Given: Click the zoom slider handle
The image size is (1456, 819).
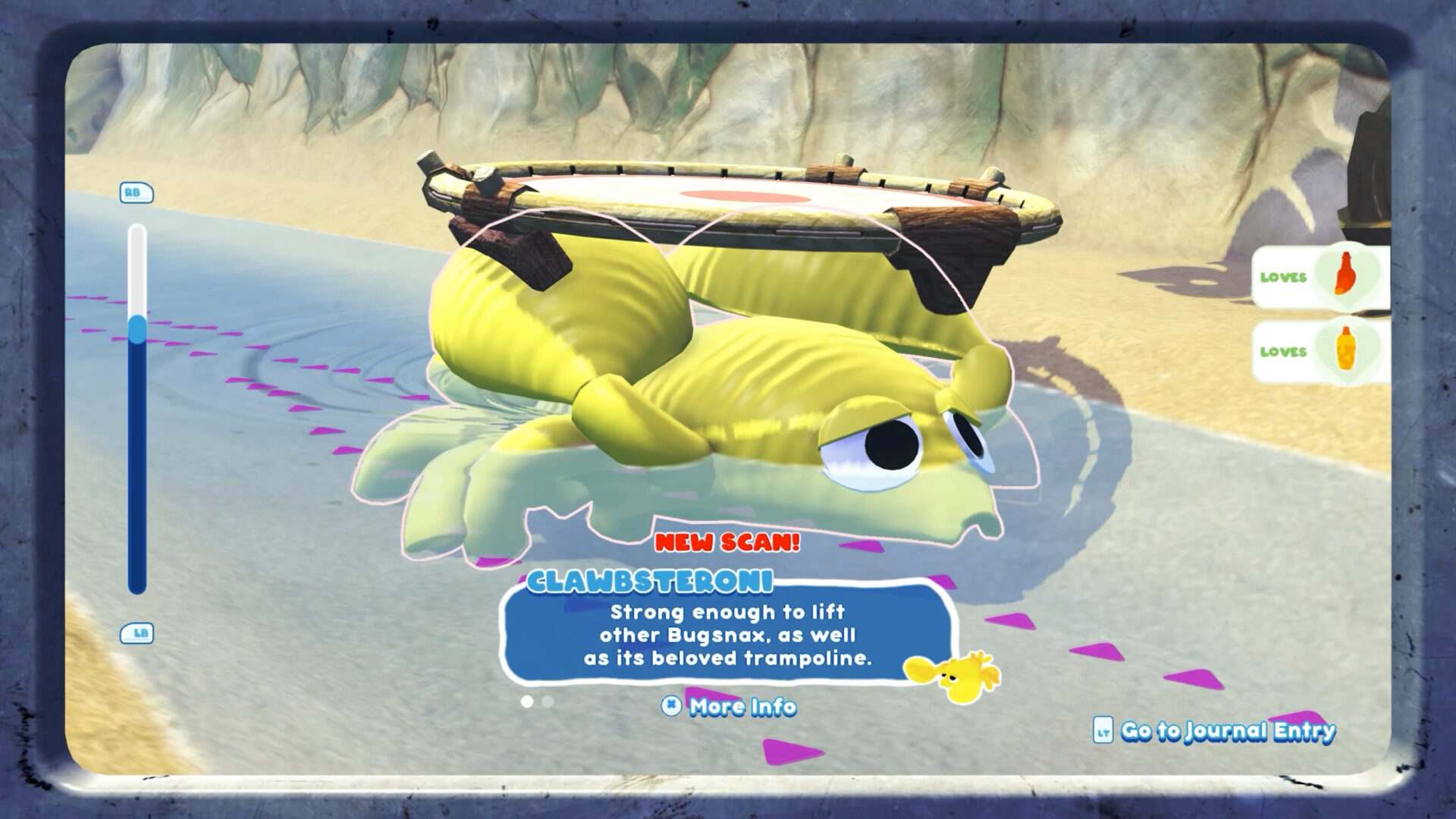Looking at the screenshot, I should [x=137, y=331].
